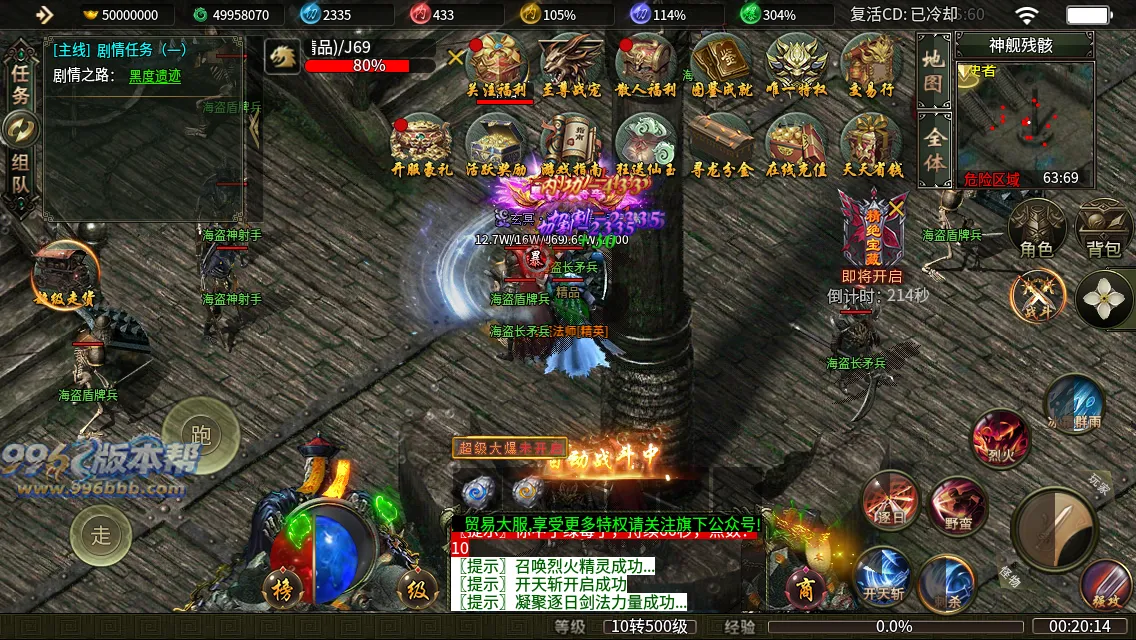Image resolution: width=1136 pixels, height=640 pixels.
Task: Activate the 烈火 fire skill
Action: tap(1001, 439)
